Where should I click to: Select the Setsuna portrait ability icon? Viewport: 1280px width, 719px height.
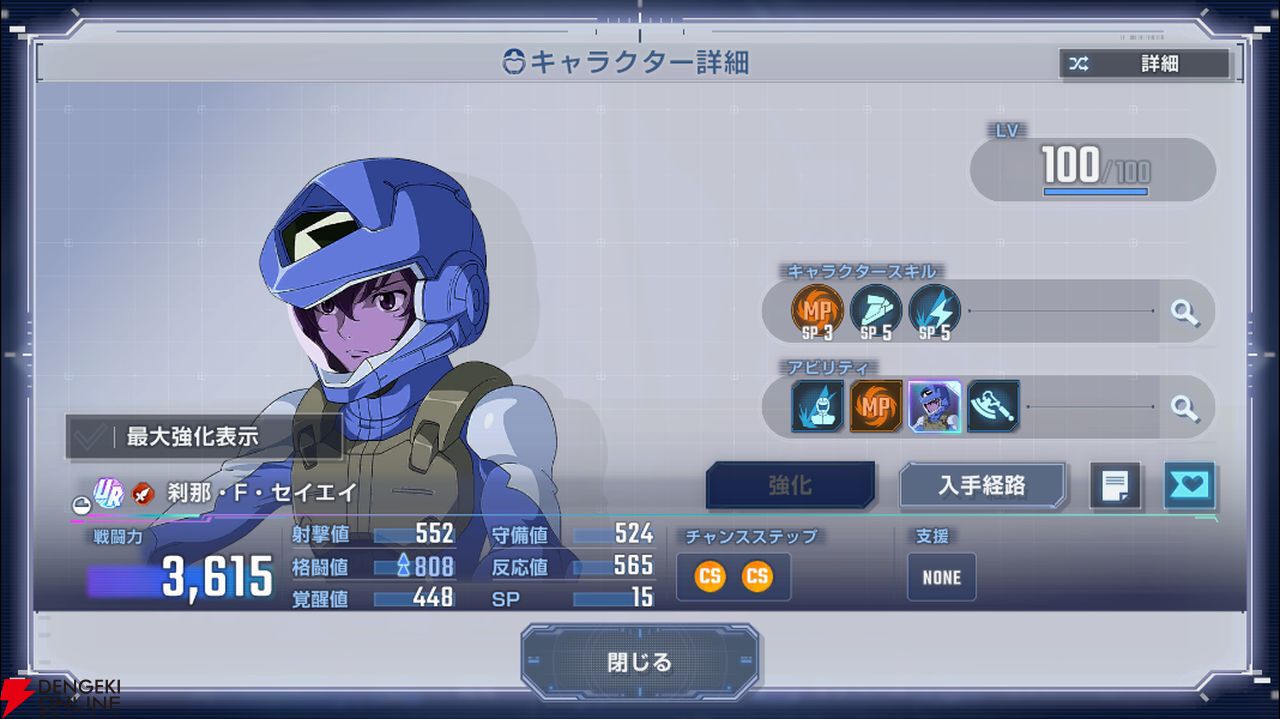pyautogui.click(x=935, y=406)
